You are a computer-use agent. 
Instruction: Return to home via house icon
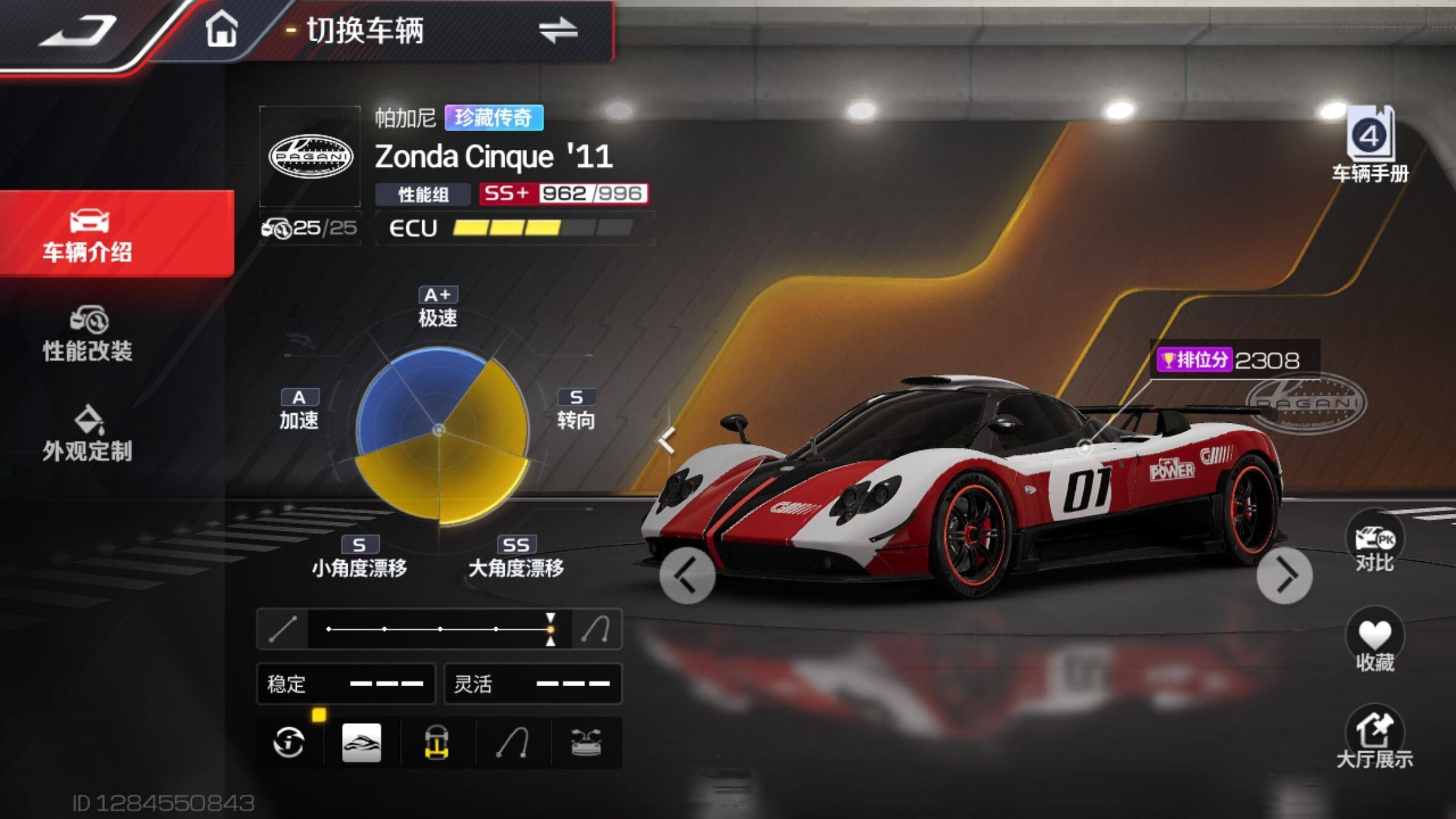click(x=221, y=29)
